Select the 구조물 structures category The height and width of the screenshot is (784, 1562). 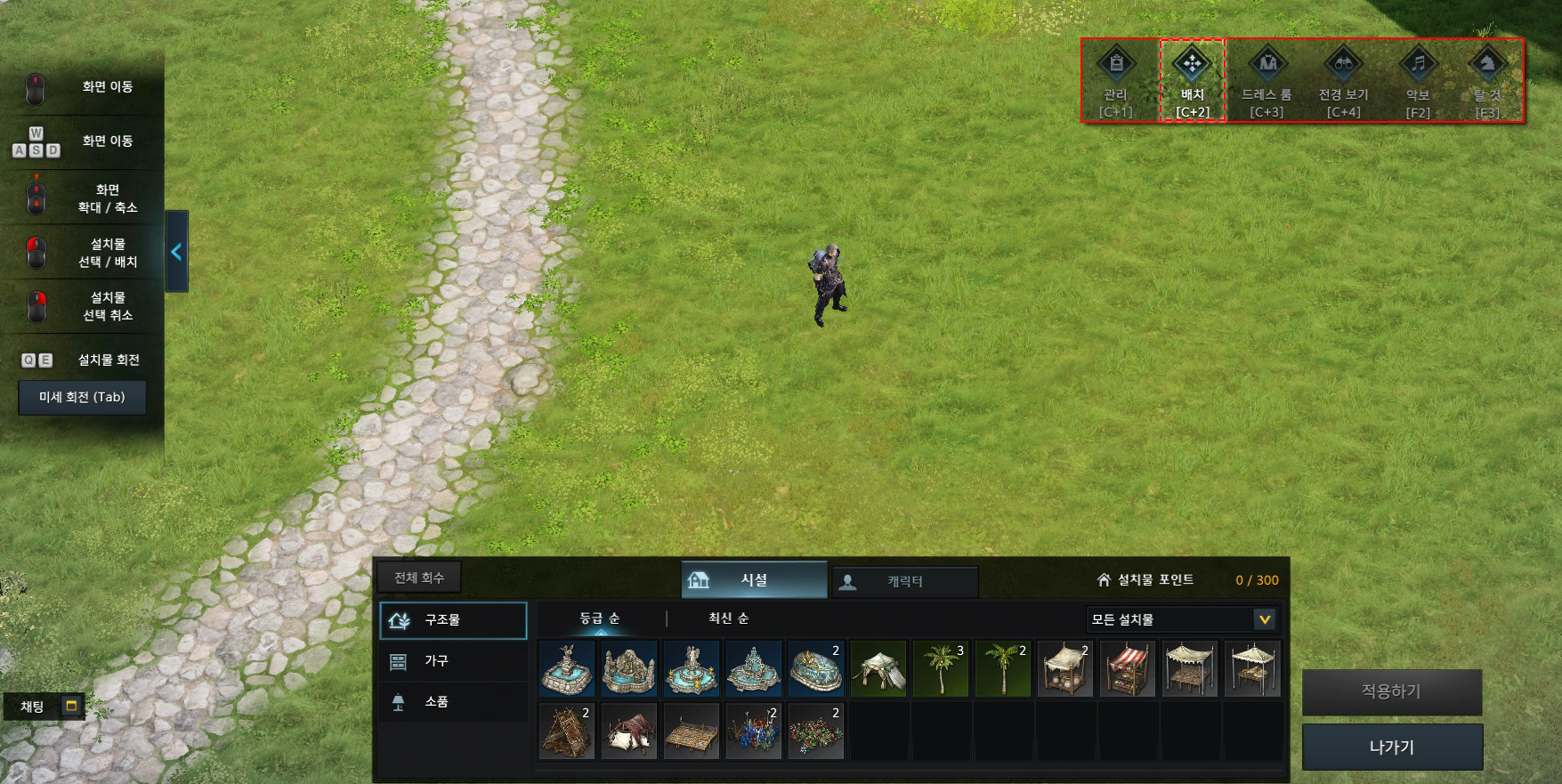(x=453, y=620)
